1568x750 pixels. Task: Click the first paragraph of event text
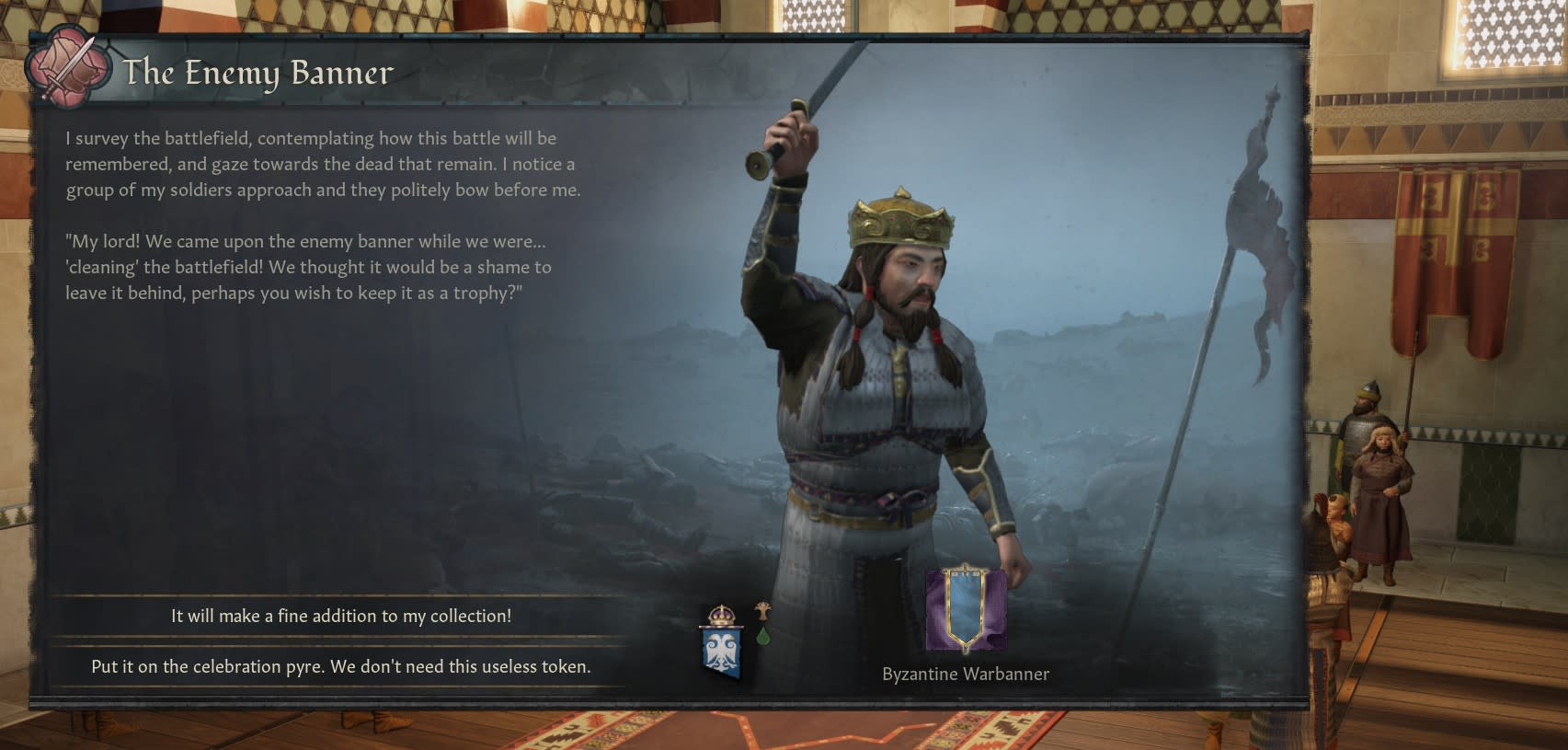319,164
